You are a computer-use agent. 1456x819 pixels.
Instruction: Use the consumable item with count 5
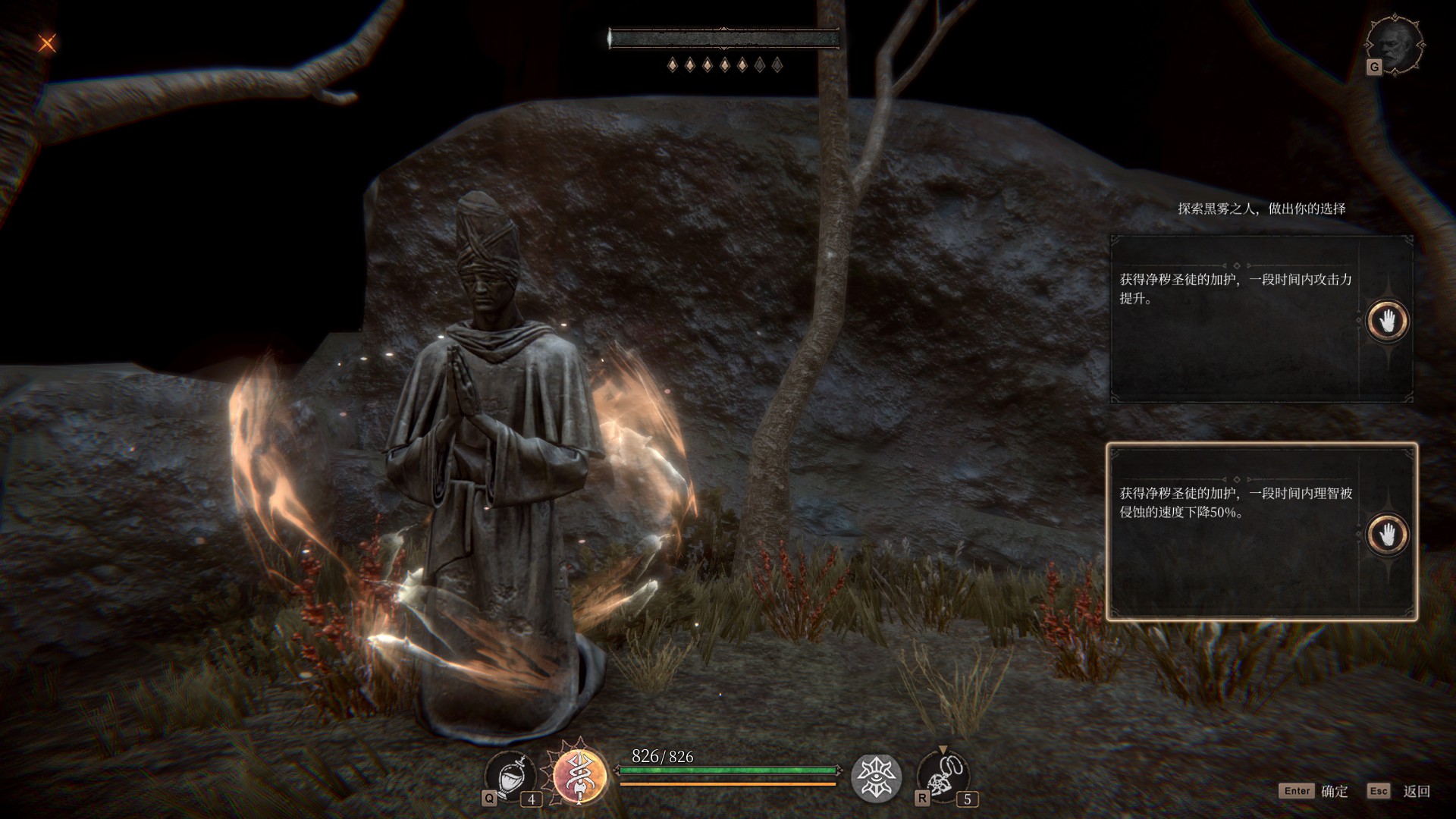(x=943, y=777)
